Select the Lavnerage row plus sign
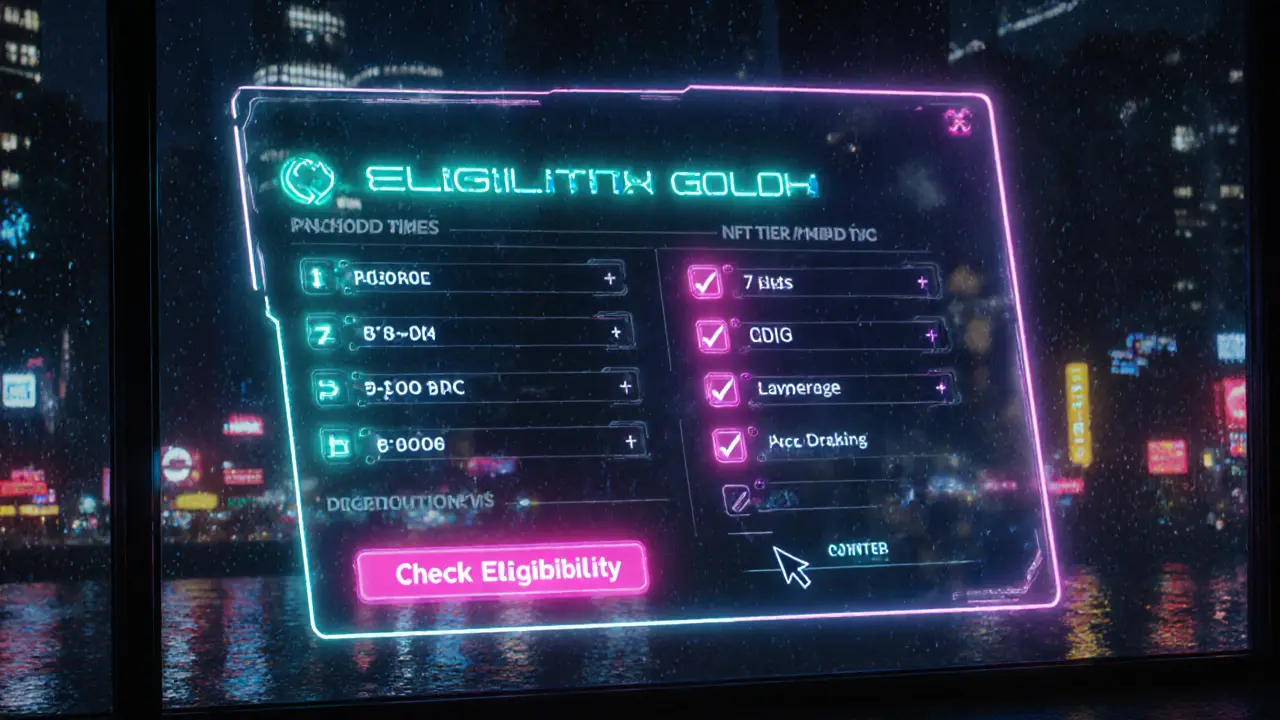Screen dimensions: 1280x720 (x=940, y=386)
